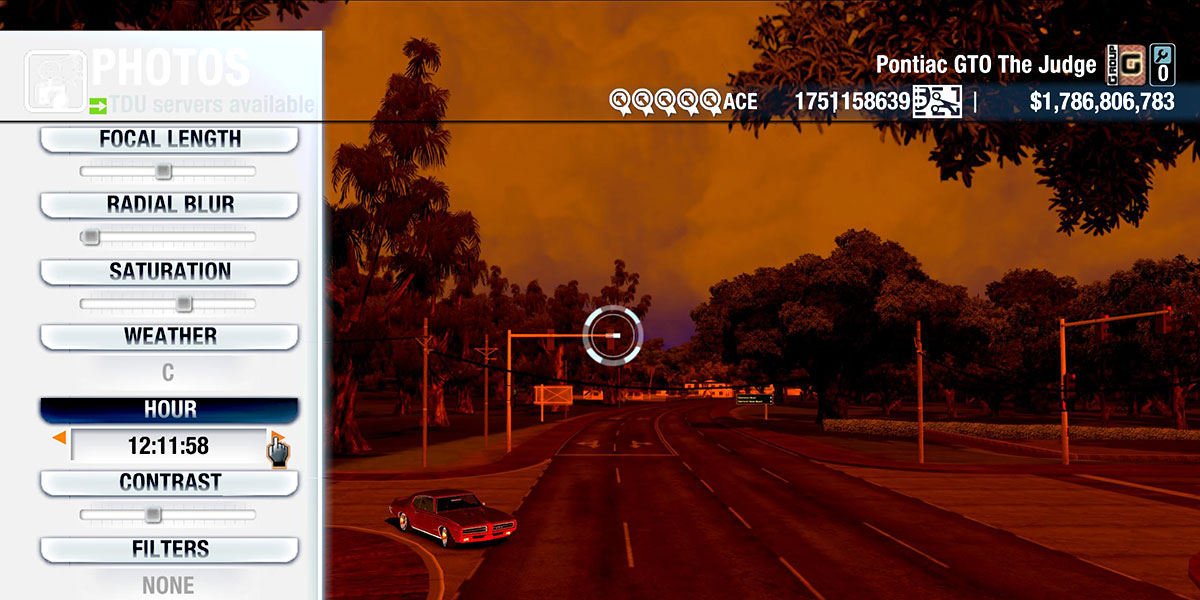Advance hour with the right orange arrow
Viewport: 1200px width, 600px height.
coord(275,438)
